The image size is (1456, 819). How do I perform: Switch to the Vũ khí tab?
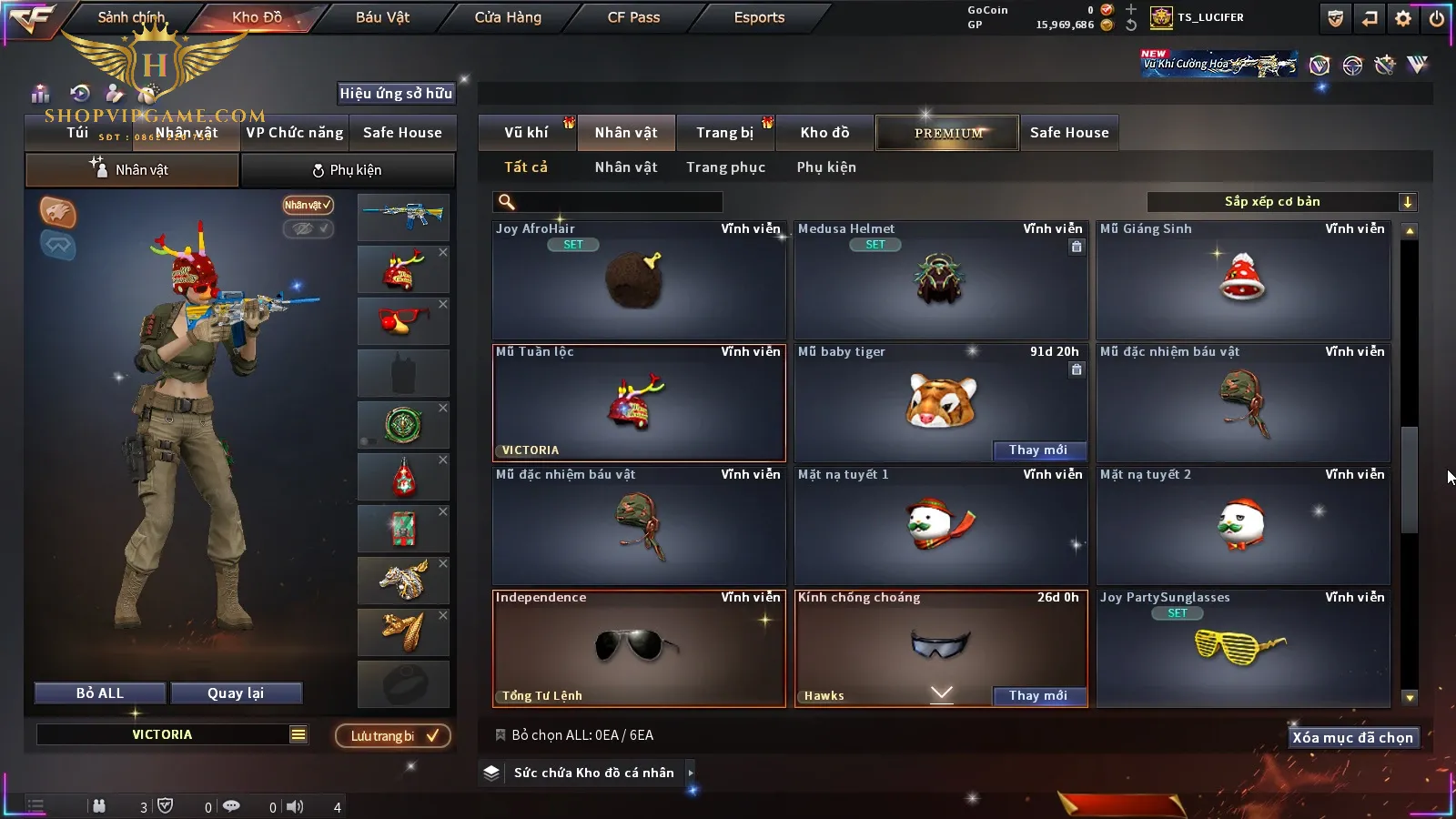(526, 133)
